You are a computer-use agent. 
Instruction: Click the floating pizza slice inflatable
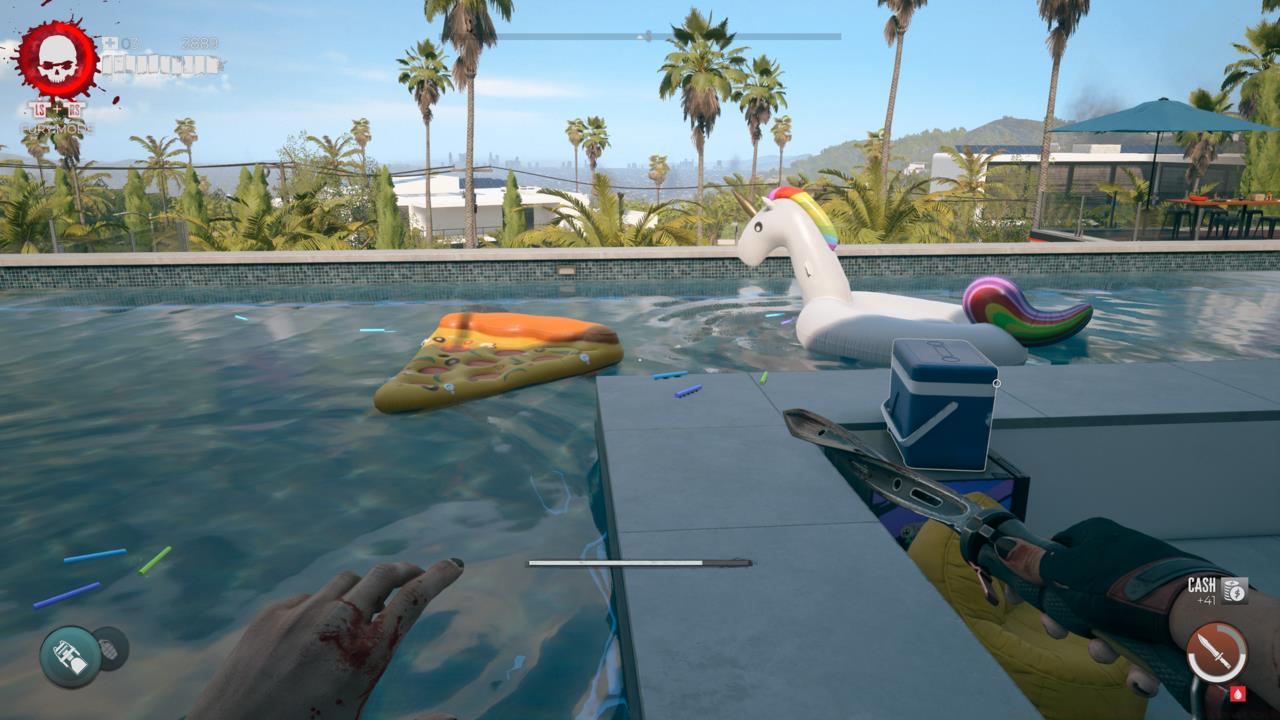(490, 360)
